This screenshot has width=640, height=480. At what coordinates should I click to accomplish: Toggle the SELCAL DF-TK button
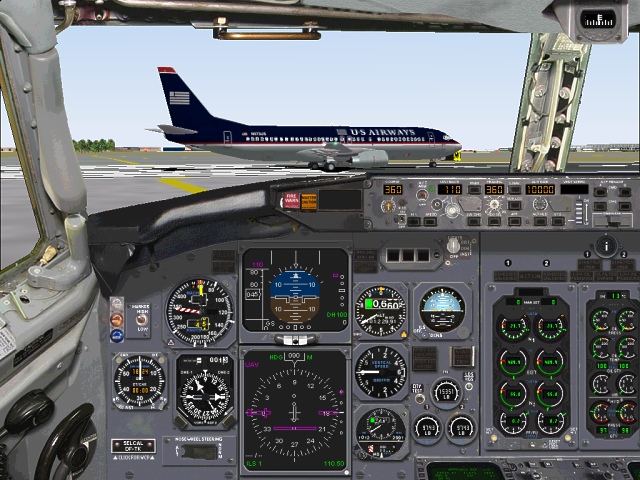click(132, 445)
